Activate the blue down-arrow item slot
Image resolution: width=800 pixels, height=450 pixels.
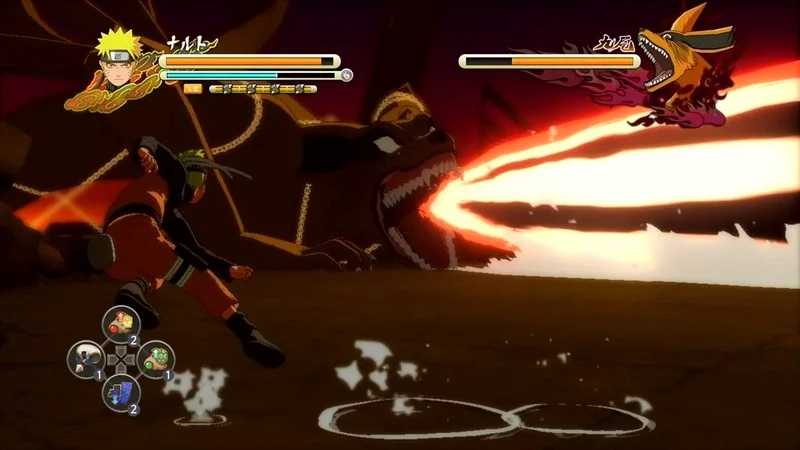click(x=120, y=393)
